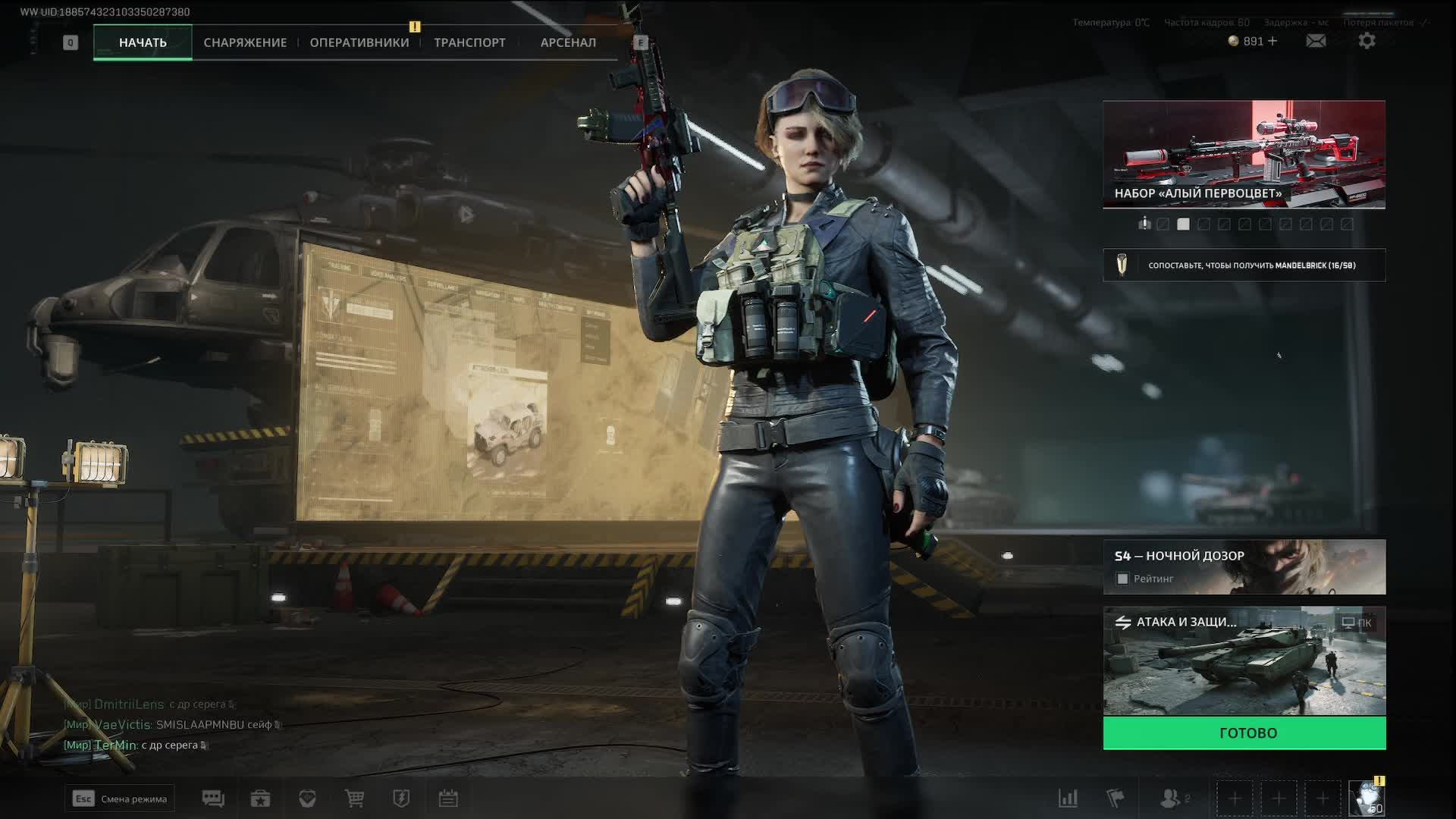Open the shopping cart store

[x=354, y=799]
